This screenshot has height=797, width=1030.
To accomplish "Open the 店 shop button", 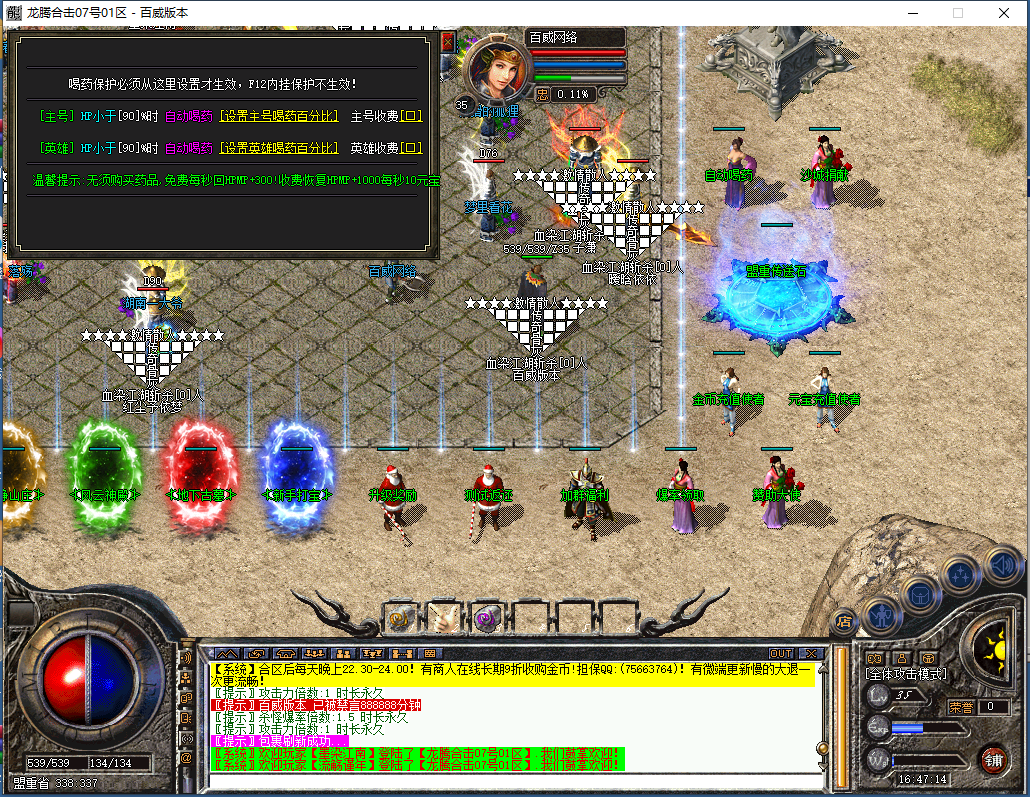I will pyautogui.click(x=845, y=620).
